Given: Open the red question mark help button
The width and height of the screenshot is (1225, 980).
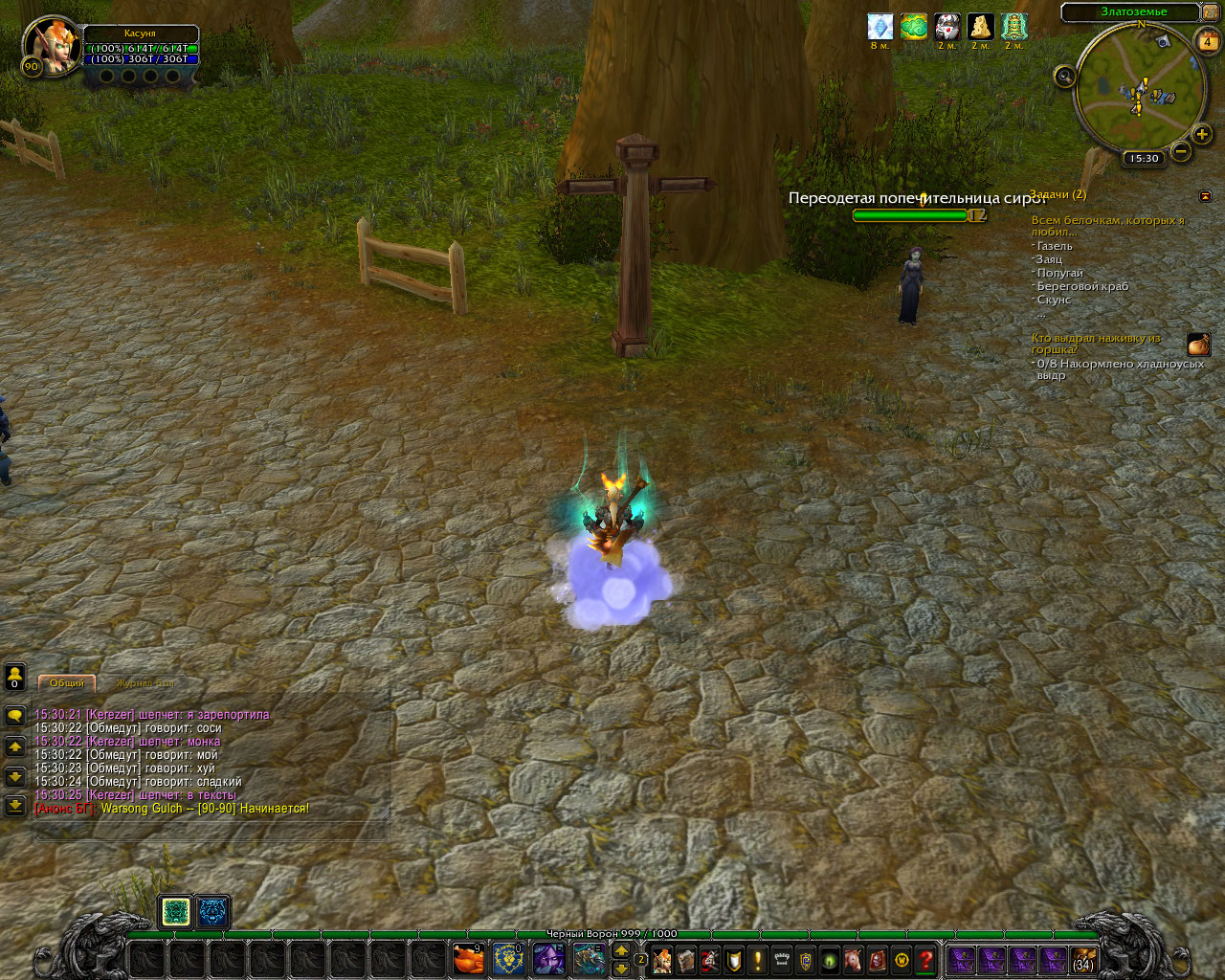Looking at the screenshot, I should point(925,959).
